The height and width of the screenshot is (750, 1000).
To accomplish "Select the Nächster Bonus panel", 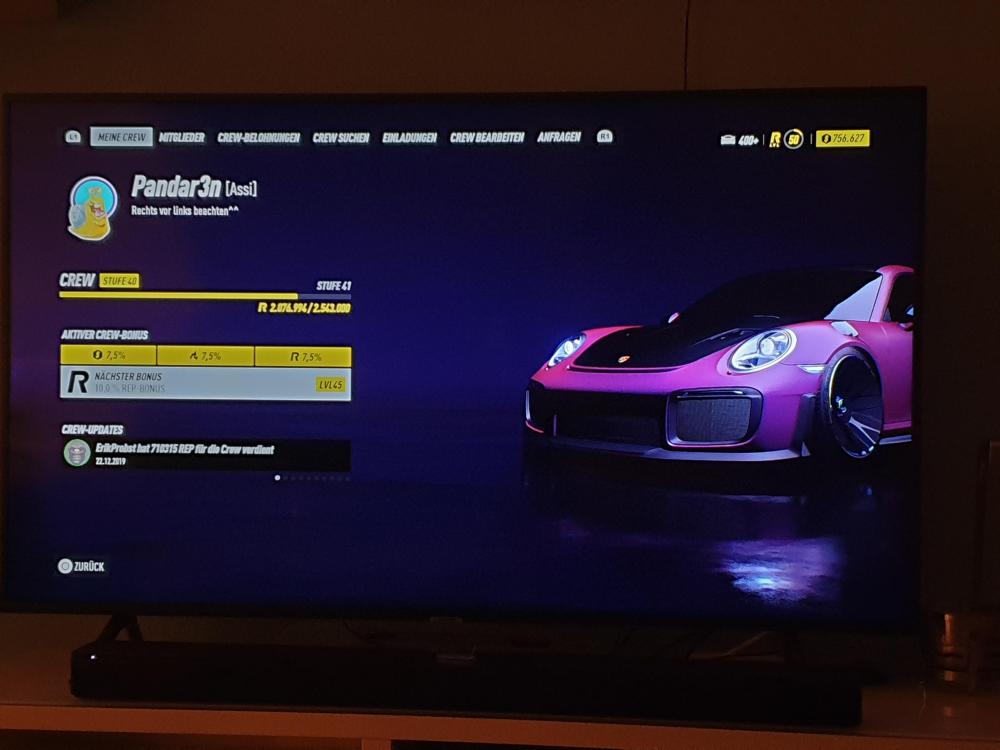I will click(205, 384).
